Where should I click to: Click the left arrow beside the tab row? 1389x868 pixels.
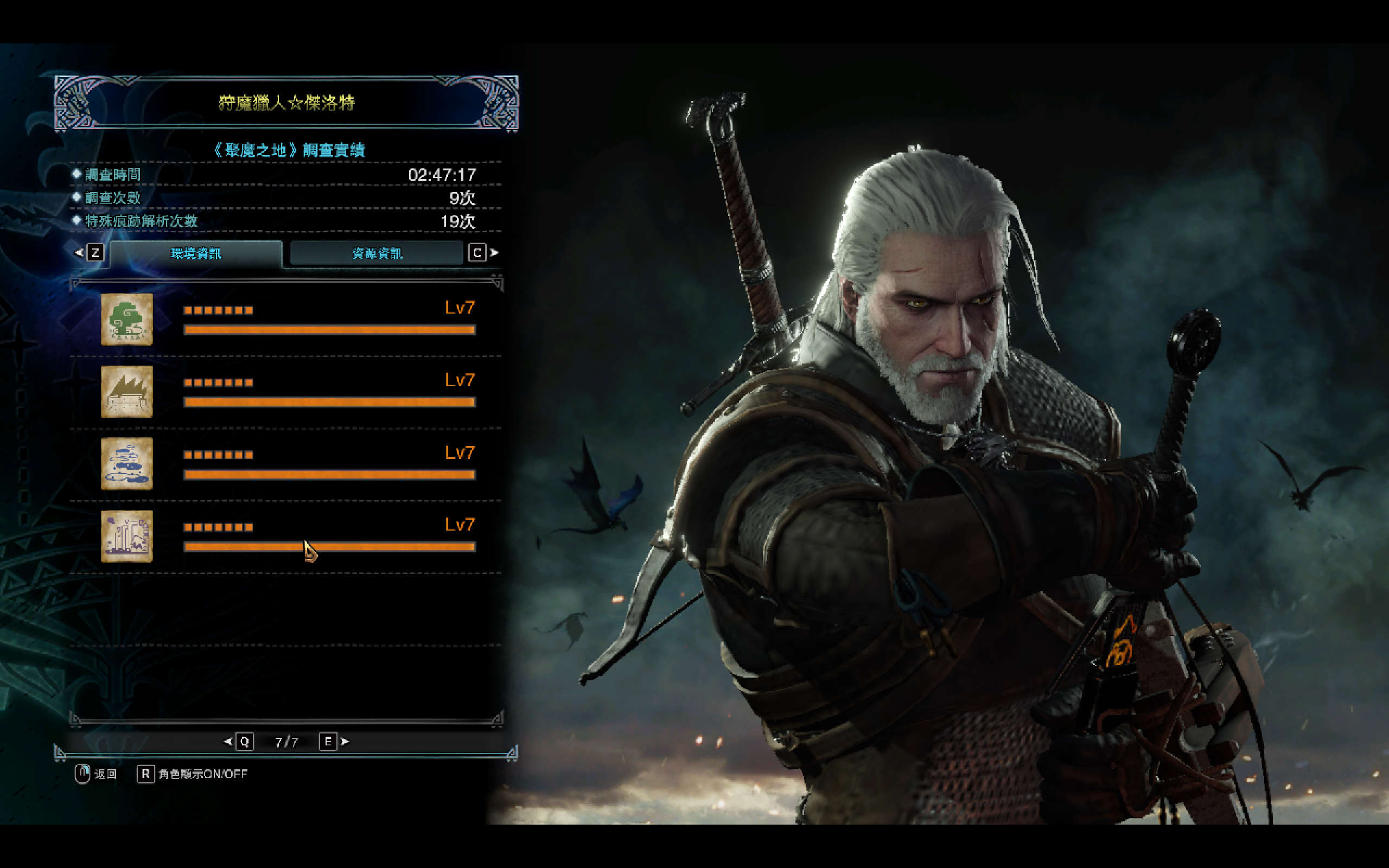point(79,253)
